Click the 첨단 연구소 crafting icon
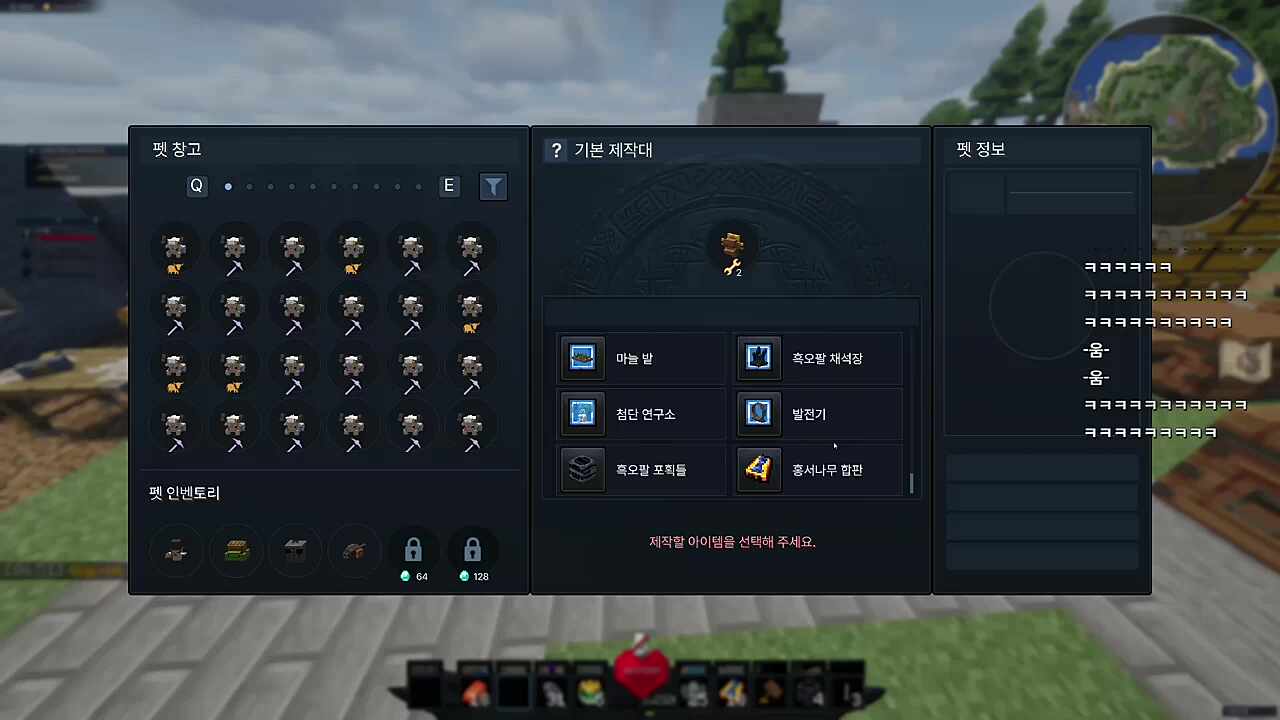 tap(583, 414)
